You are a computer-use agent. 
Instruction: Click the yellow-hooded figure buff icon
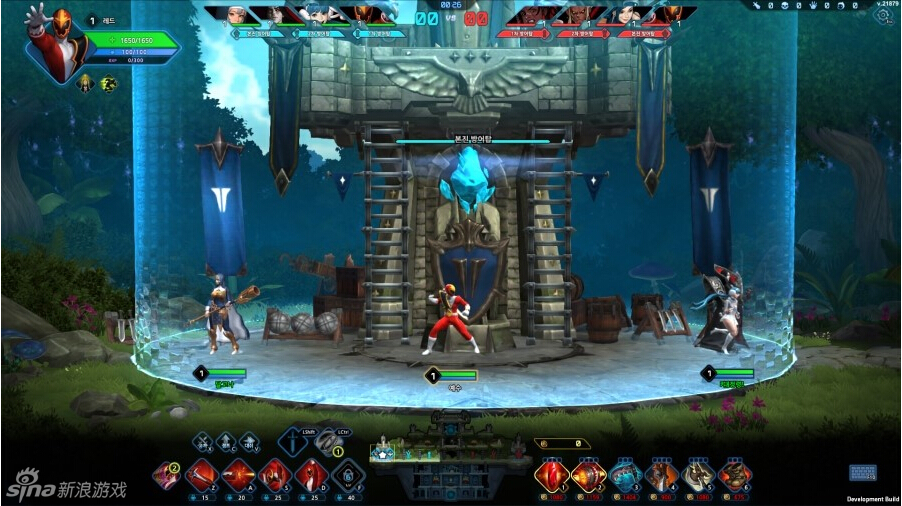(86, 83)
